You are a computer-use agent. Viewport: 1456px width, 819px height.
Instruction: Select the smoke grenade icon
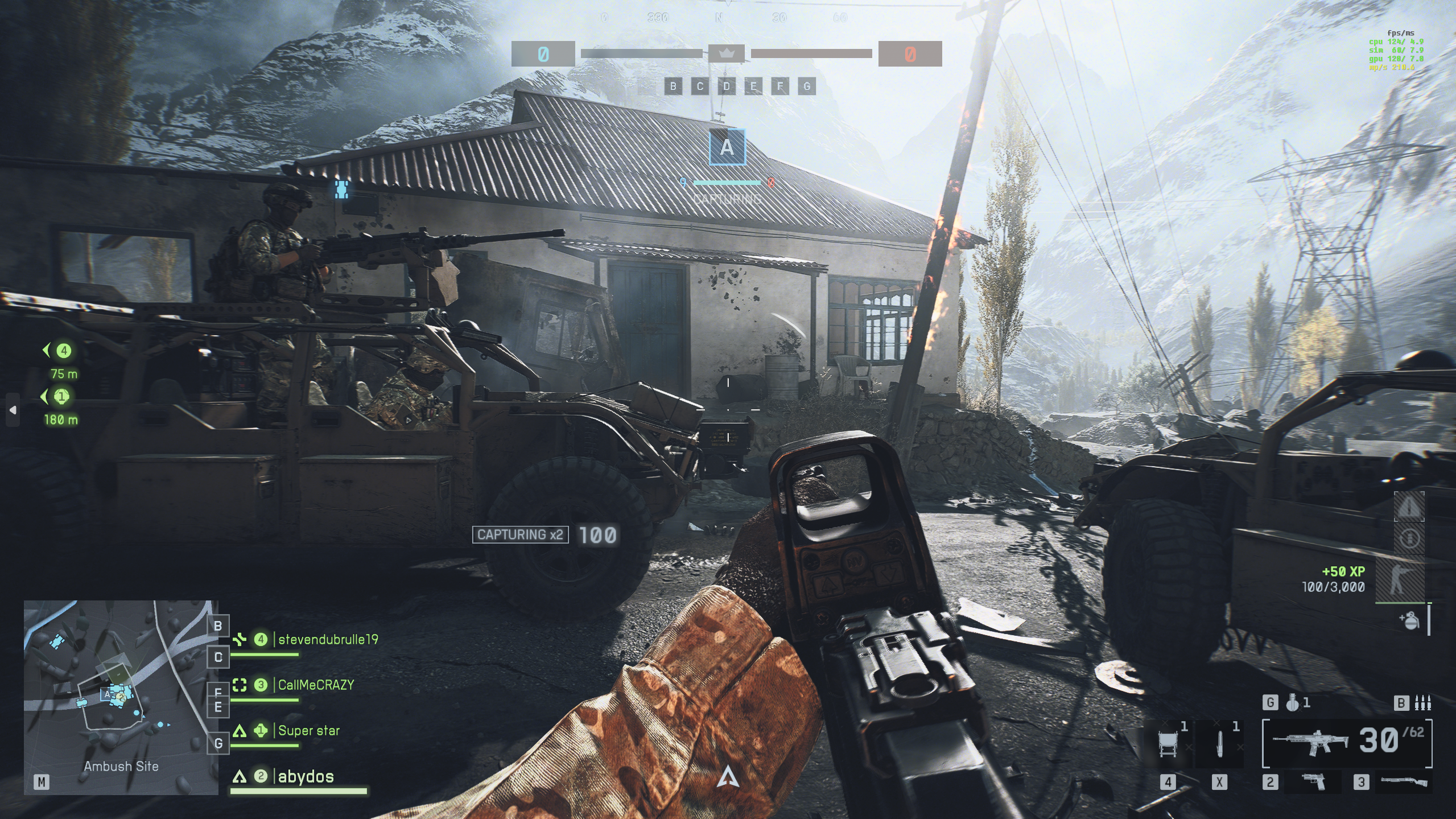(1293, 703)
